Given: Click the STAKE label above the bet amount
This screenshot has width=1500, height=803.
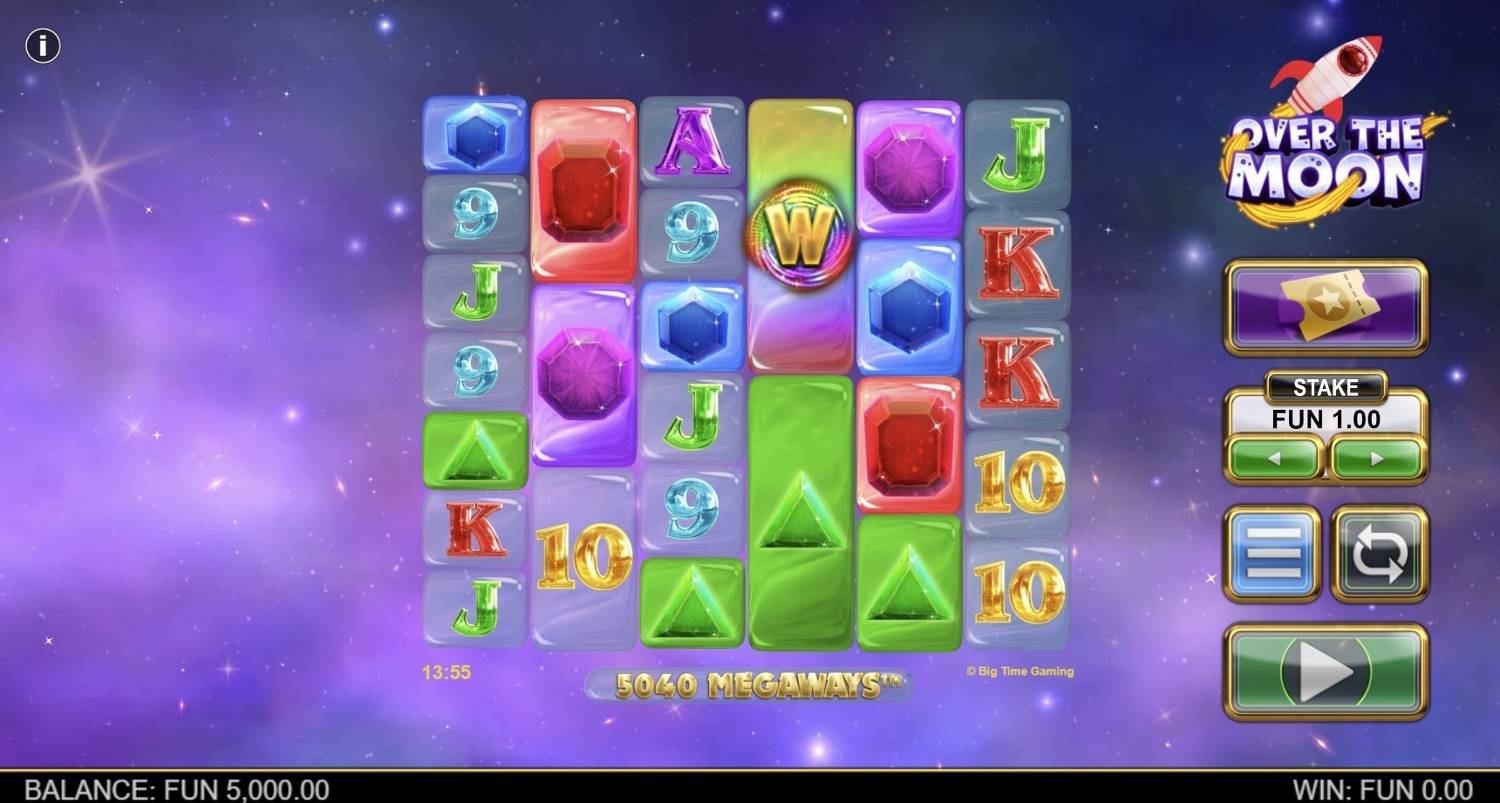Looking at the screenshot, I should (x=1326, y=388).
